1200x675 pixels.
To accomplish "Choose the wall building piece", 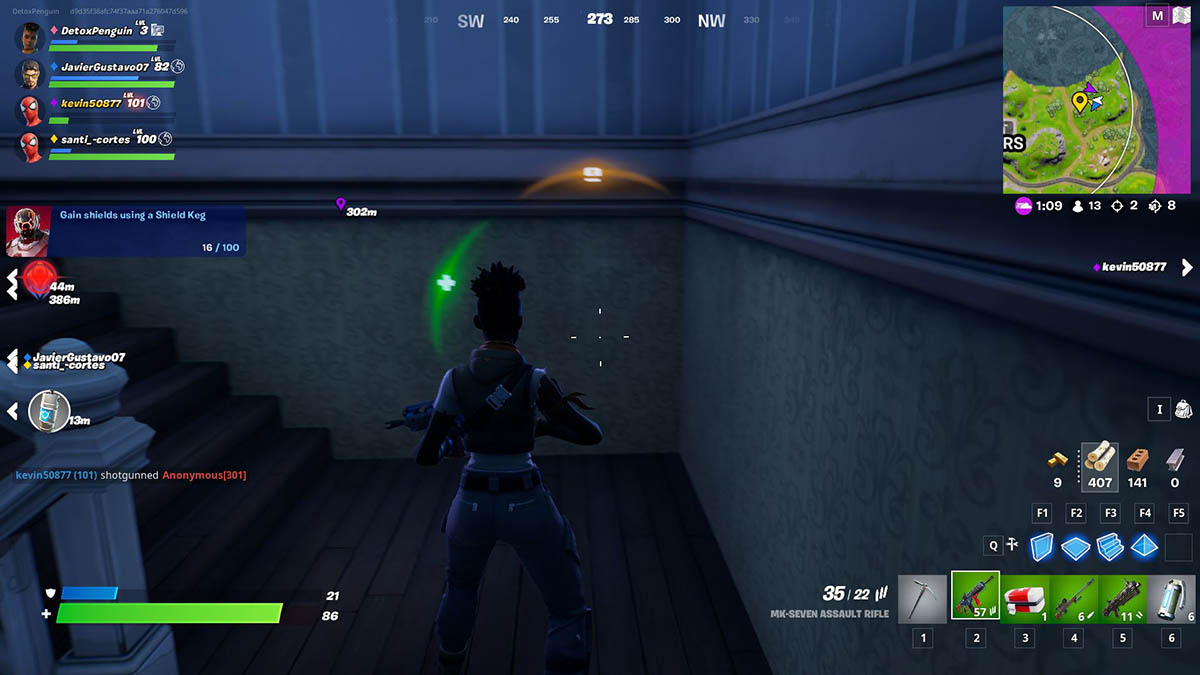I will pyautogui.click(x=1043, y=546).
